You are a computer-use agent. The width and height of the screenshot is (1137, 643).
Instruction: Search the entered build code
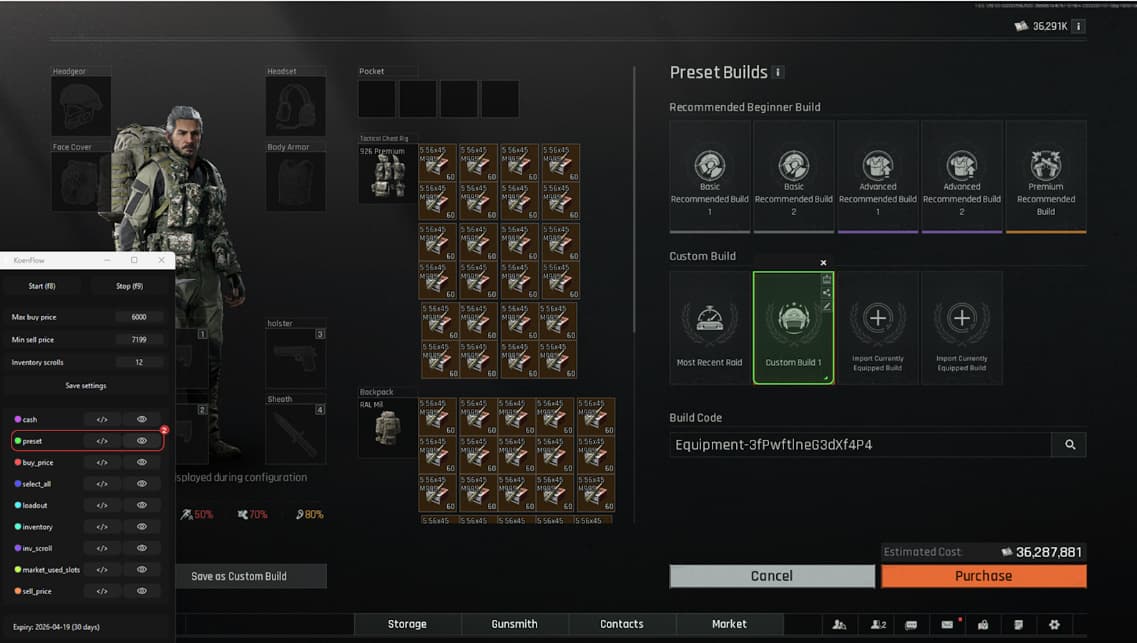[x=1069, y=445]
